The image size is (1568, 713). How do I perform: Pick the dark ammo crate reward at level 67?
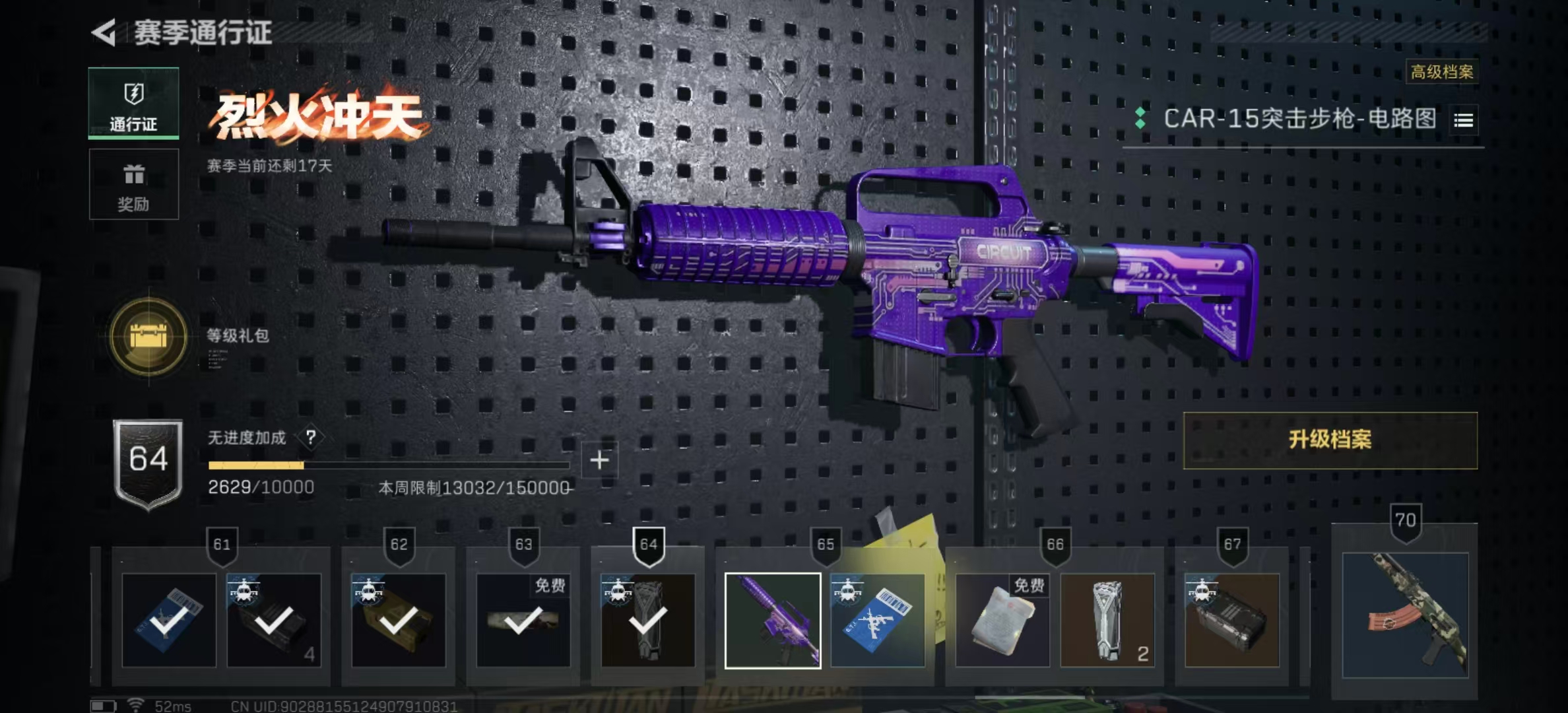pyautogui.click(x=1231, y=621)
